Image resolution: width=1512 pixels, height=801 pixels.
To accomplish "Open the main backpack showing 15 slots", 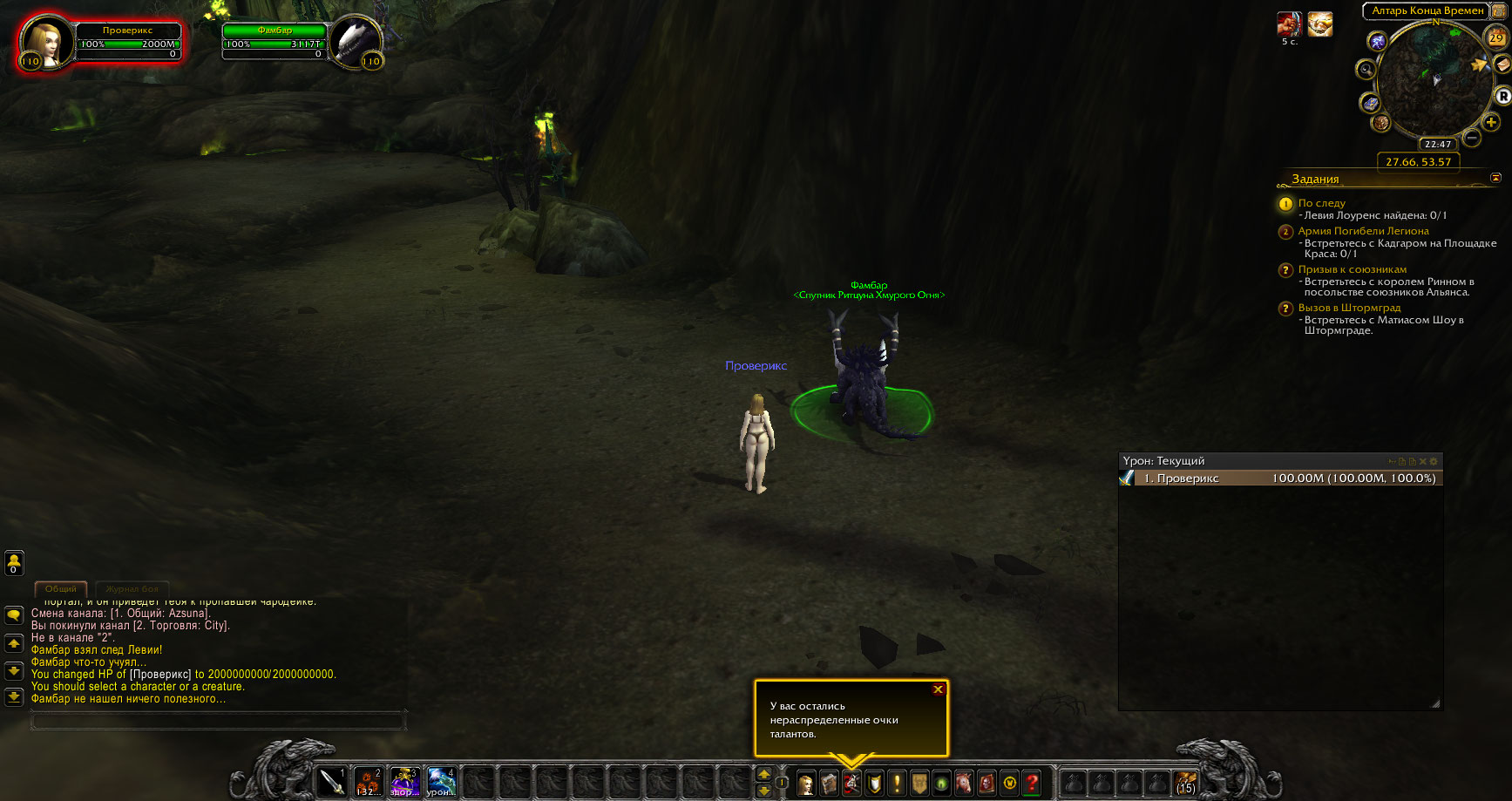I will (1185, 783).
